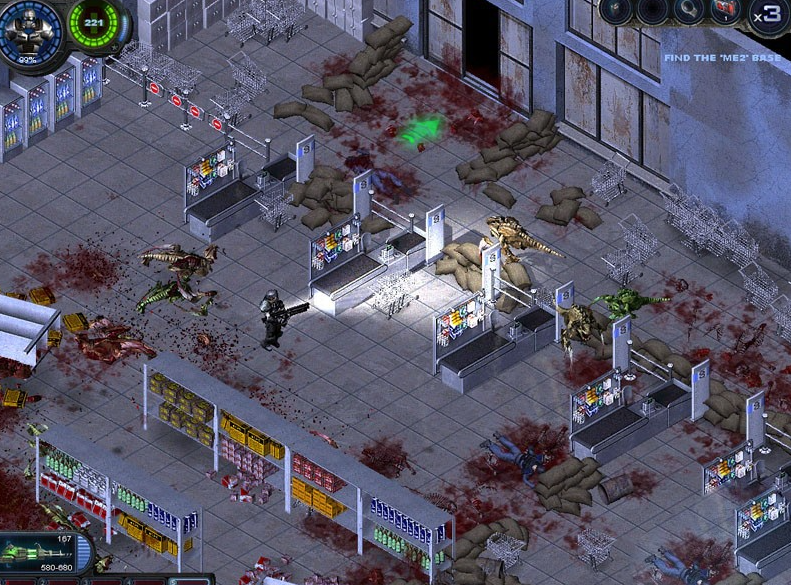Activate the grey metal ring item slot

point(690,12)
